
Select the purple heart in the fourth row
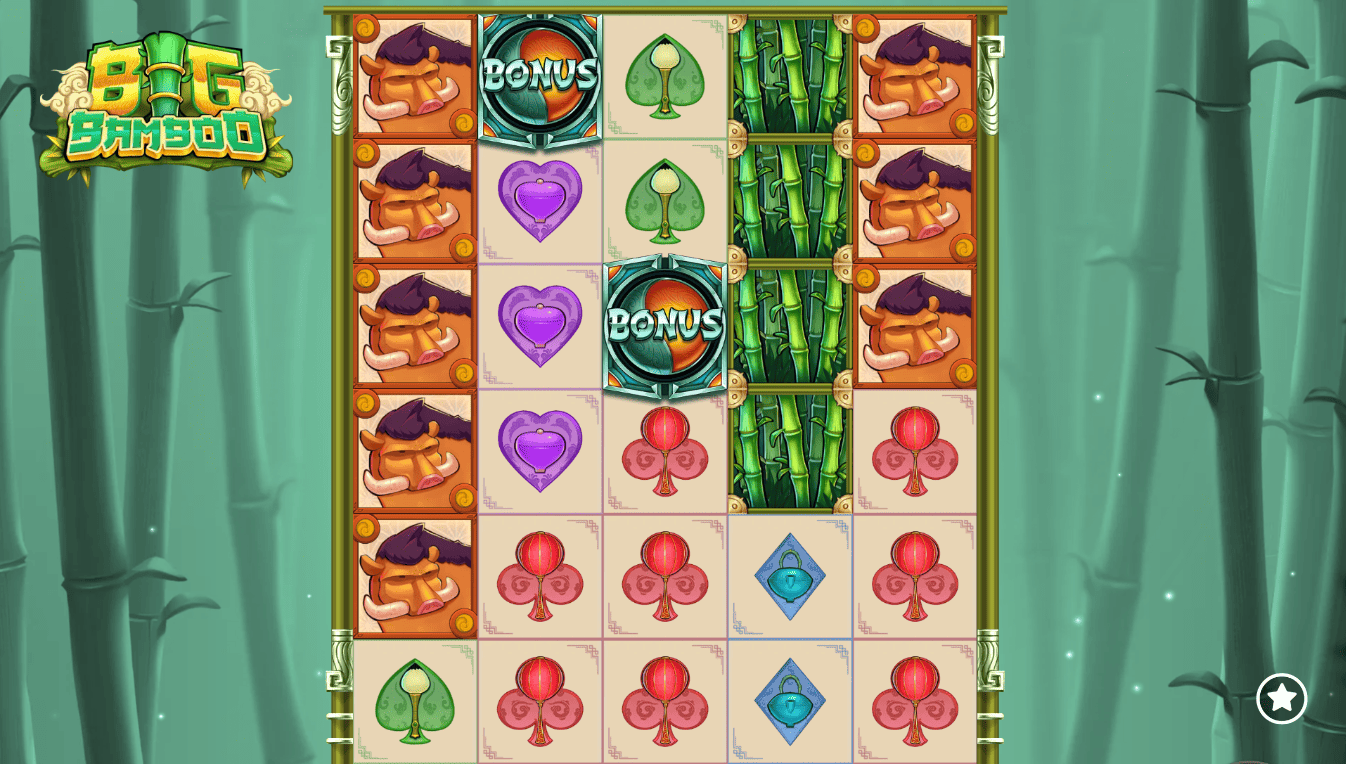pos(540,450)
